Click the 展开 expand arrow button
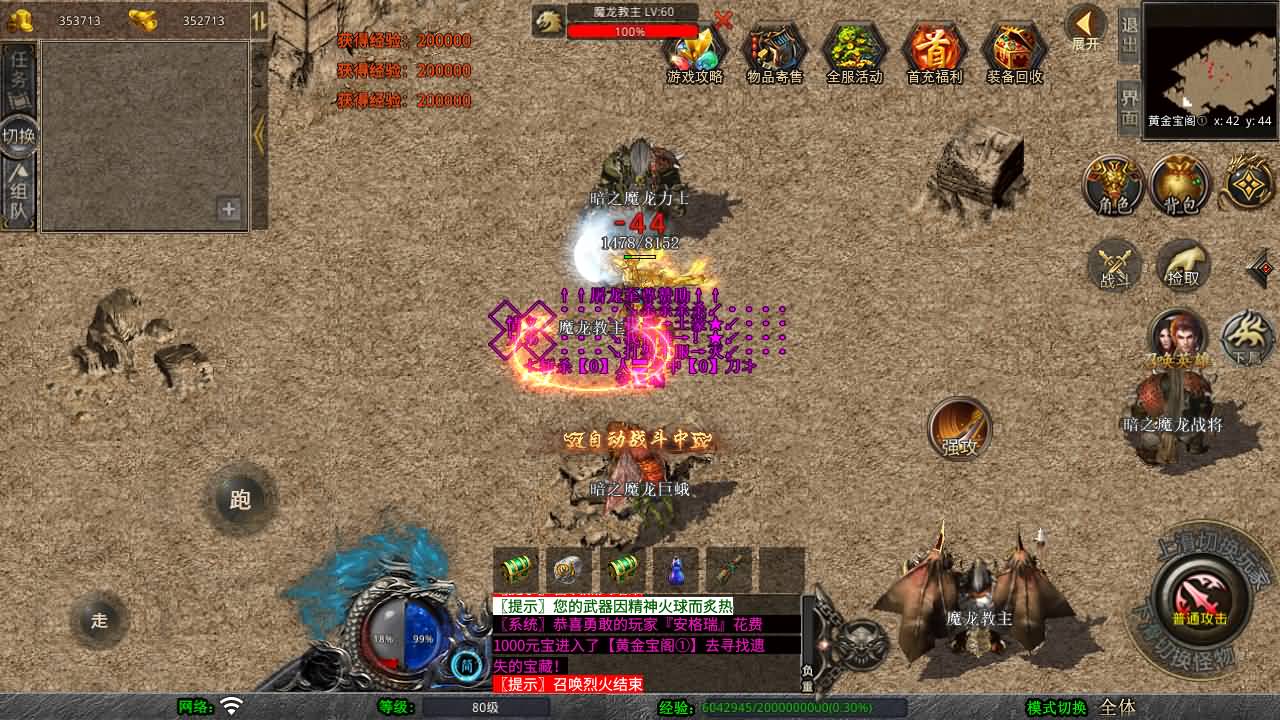 click(x=1085, y=27)
